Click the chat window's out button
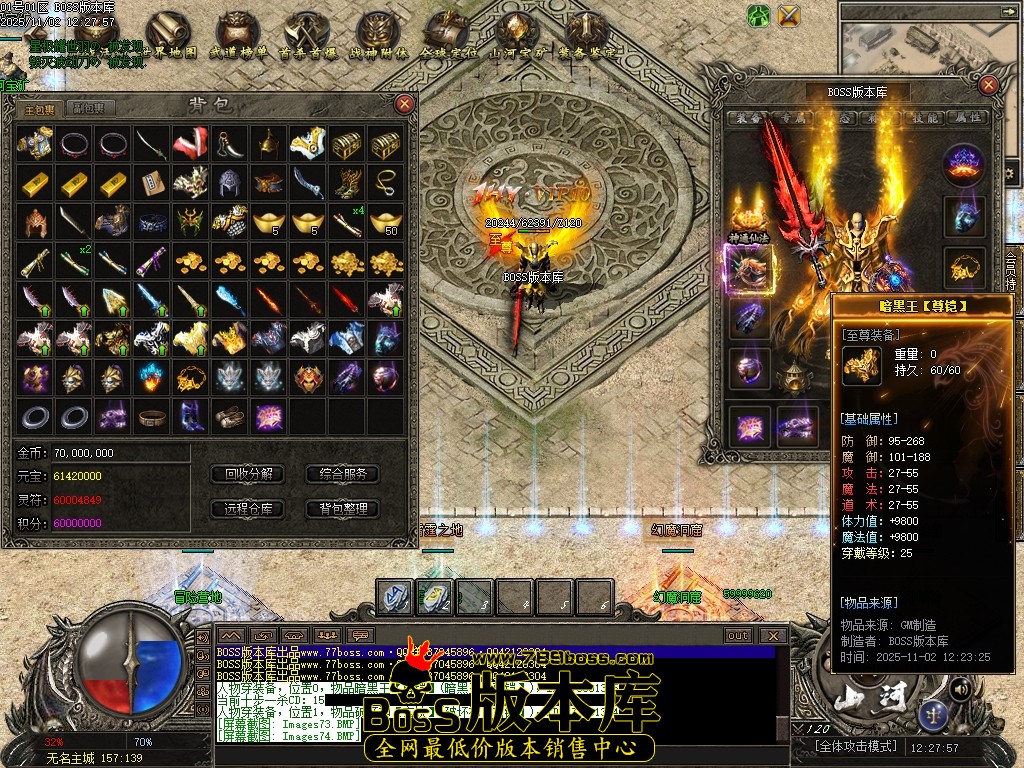 coord(738,635)
